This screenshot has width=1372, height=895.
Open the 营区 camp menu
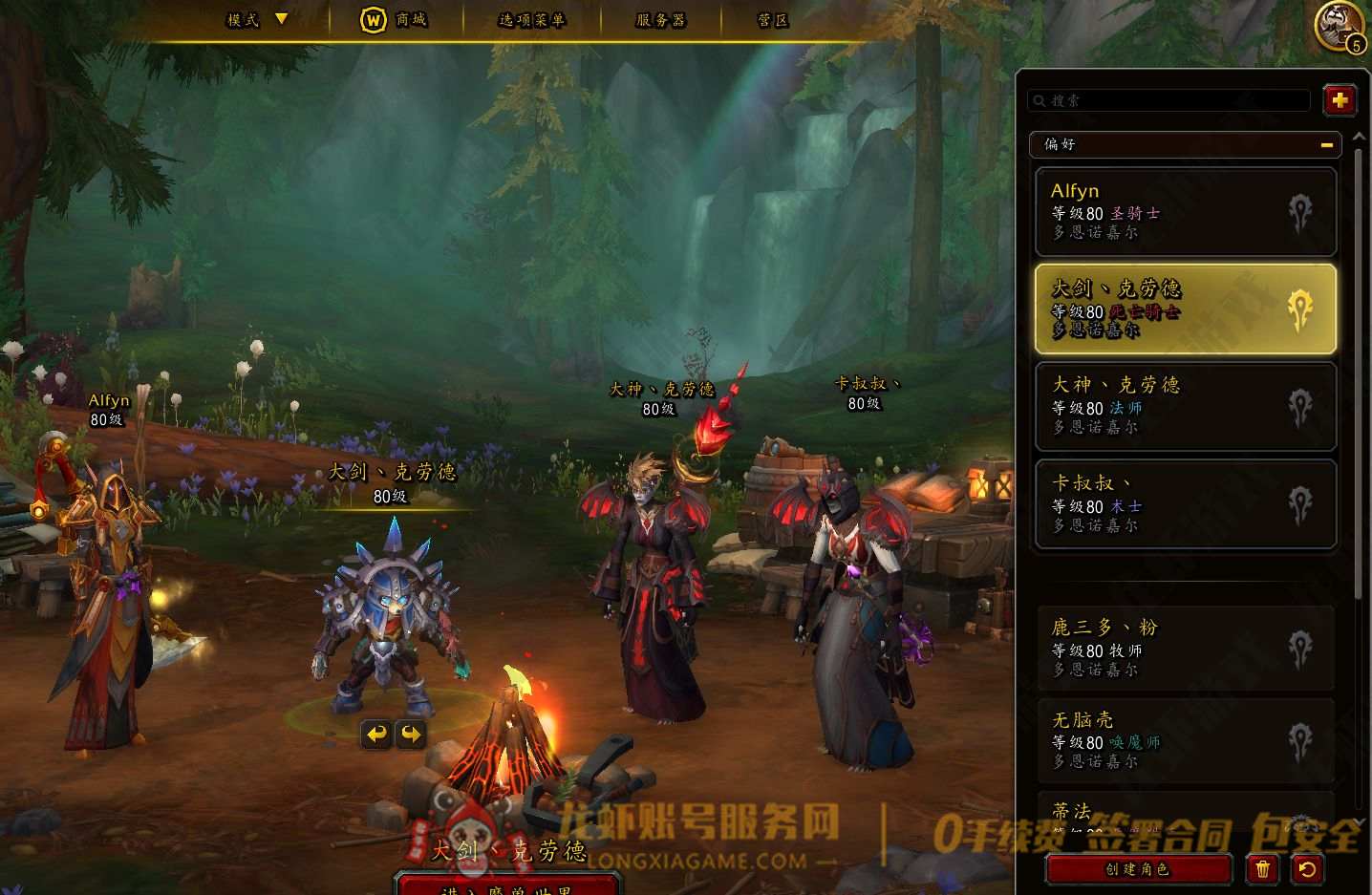click(x=772, y=19)
